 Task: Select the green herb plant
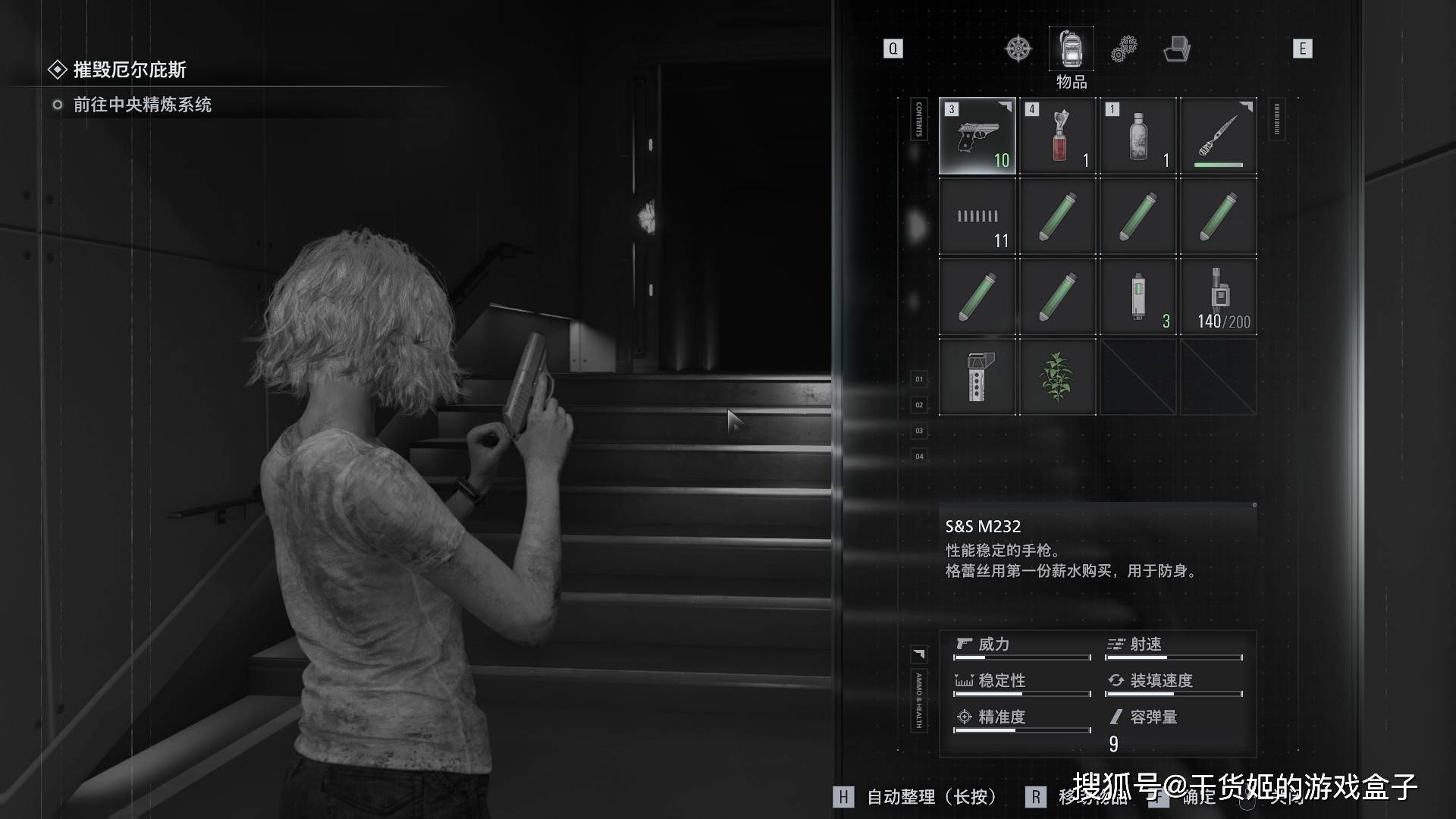click(1058, 378)
